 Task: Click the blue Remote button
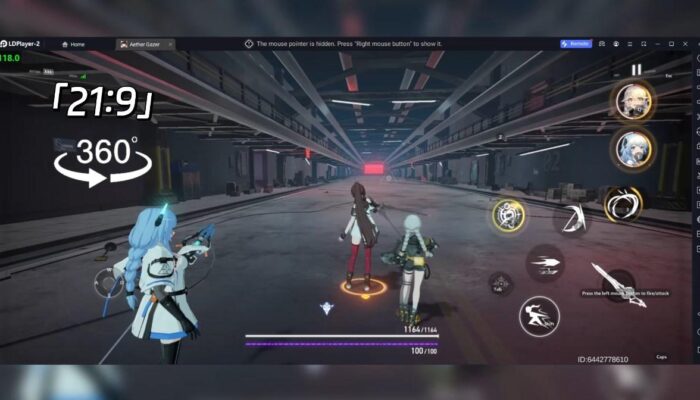tap(576, 44)
